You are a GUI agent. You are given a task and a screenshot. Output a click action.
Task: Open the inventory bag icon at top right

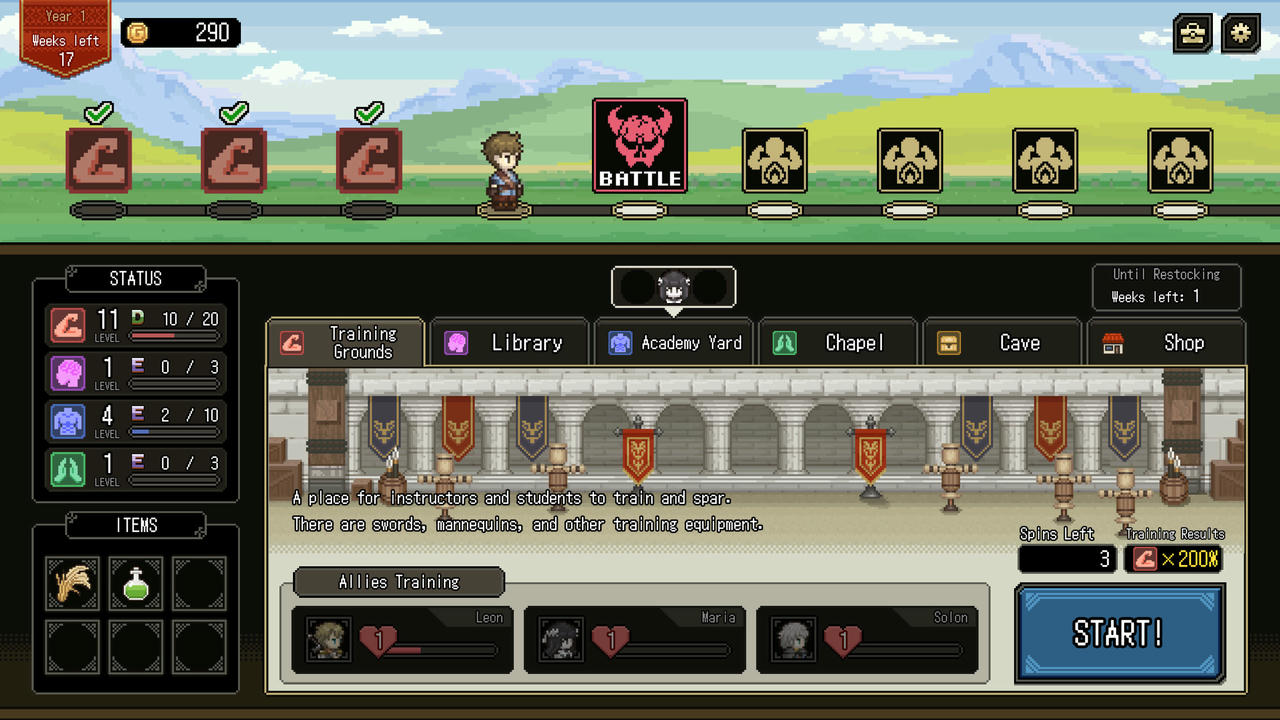click(1192, 33)
